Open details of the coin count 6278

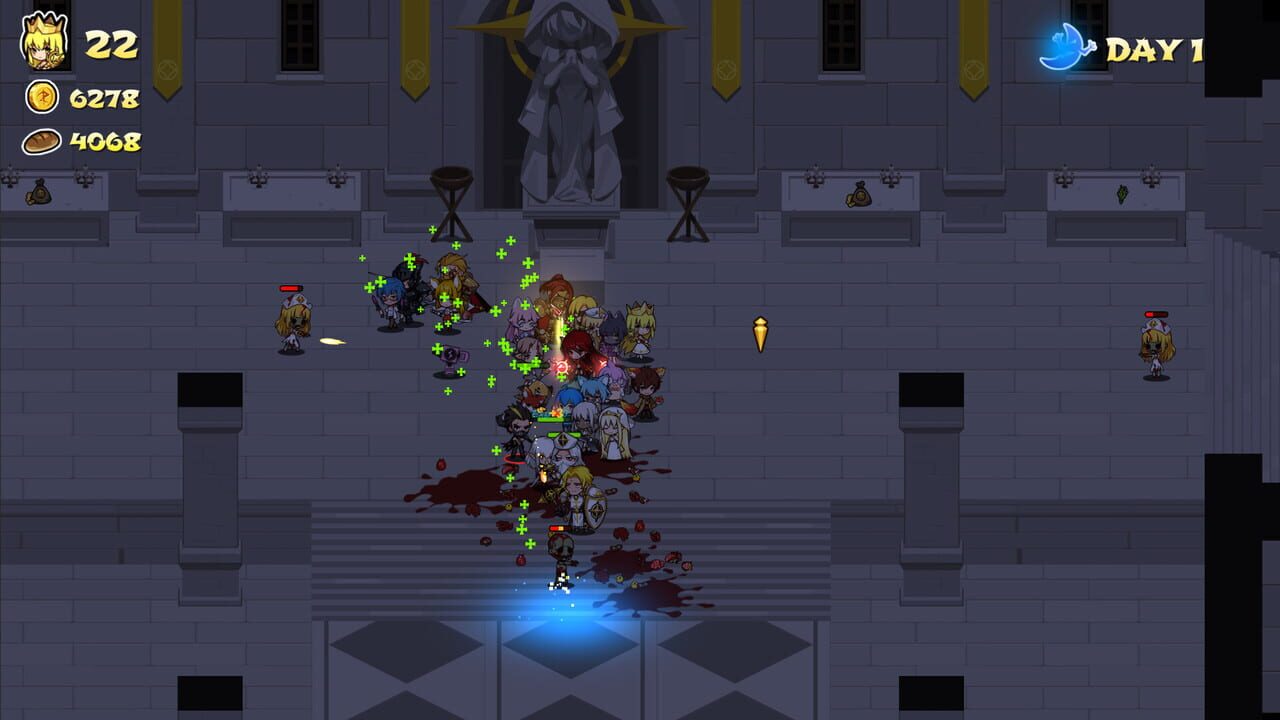[105, 97]
